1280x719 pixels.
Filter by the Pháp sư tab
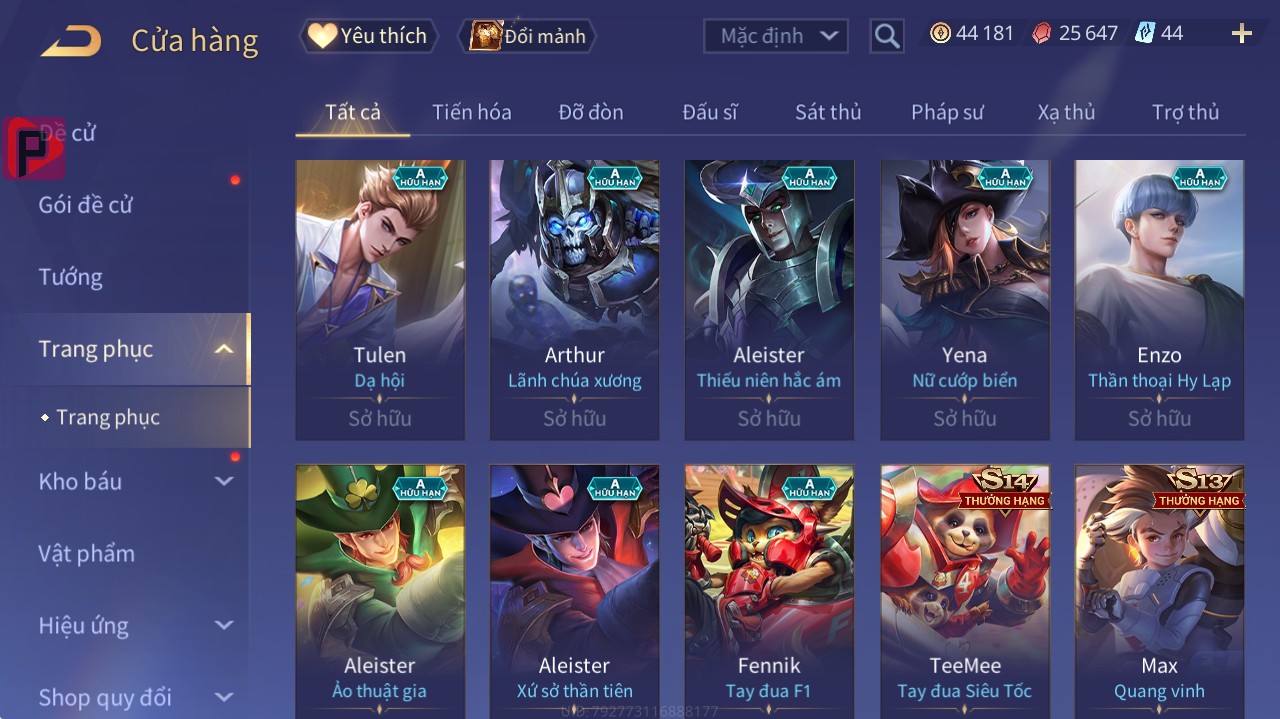pyautogui.click(x=947, y=112)
